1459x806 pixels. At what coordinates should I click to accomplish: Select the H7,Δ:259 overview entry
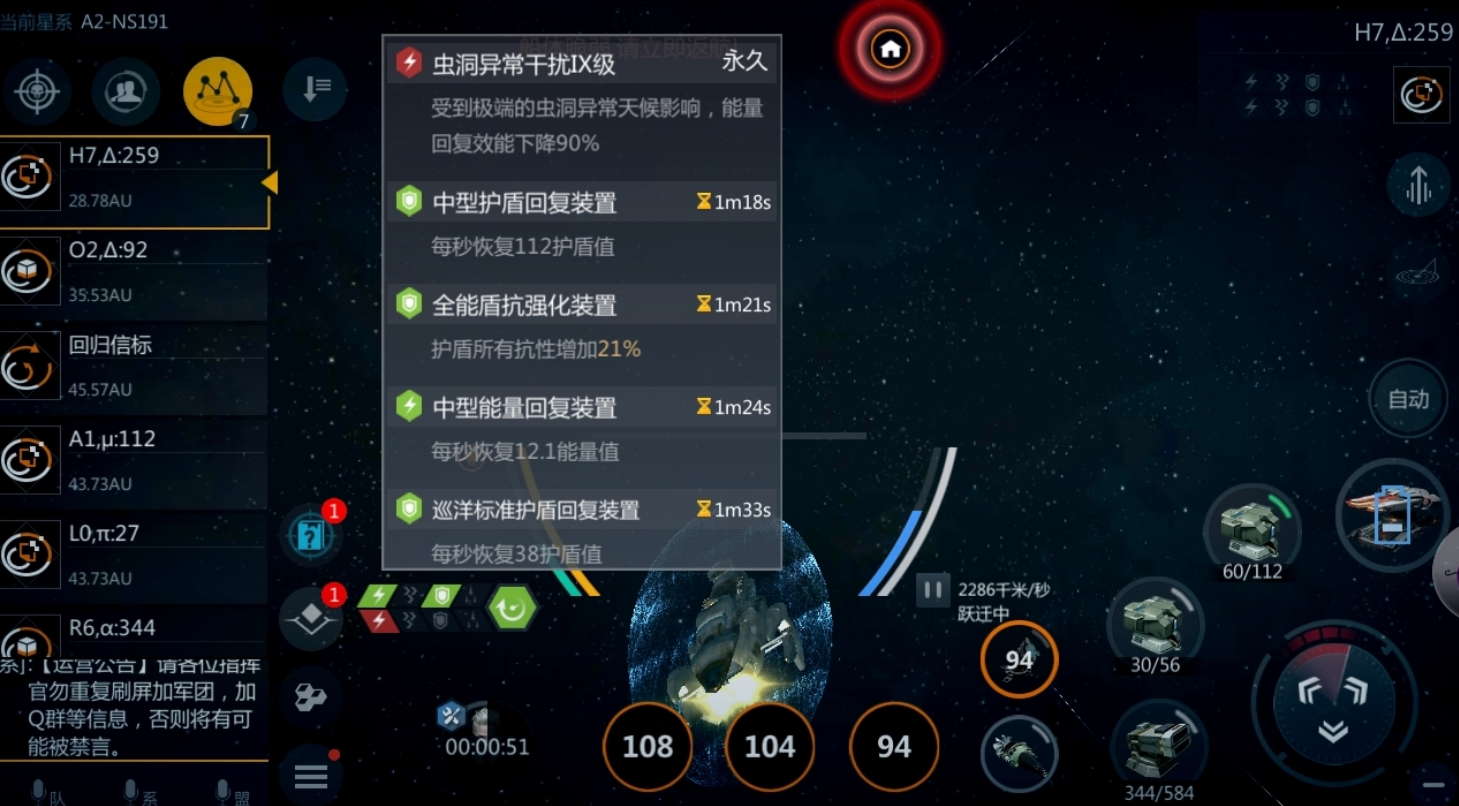tap(135, 180)
